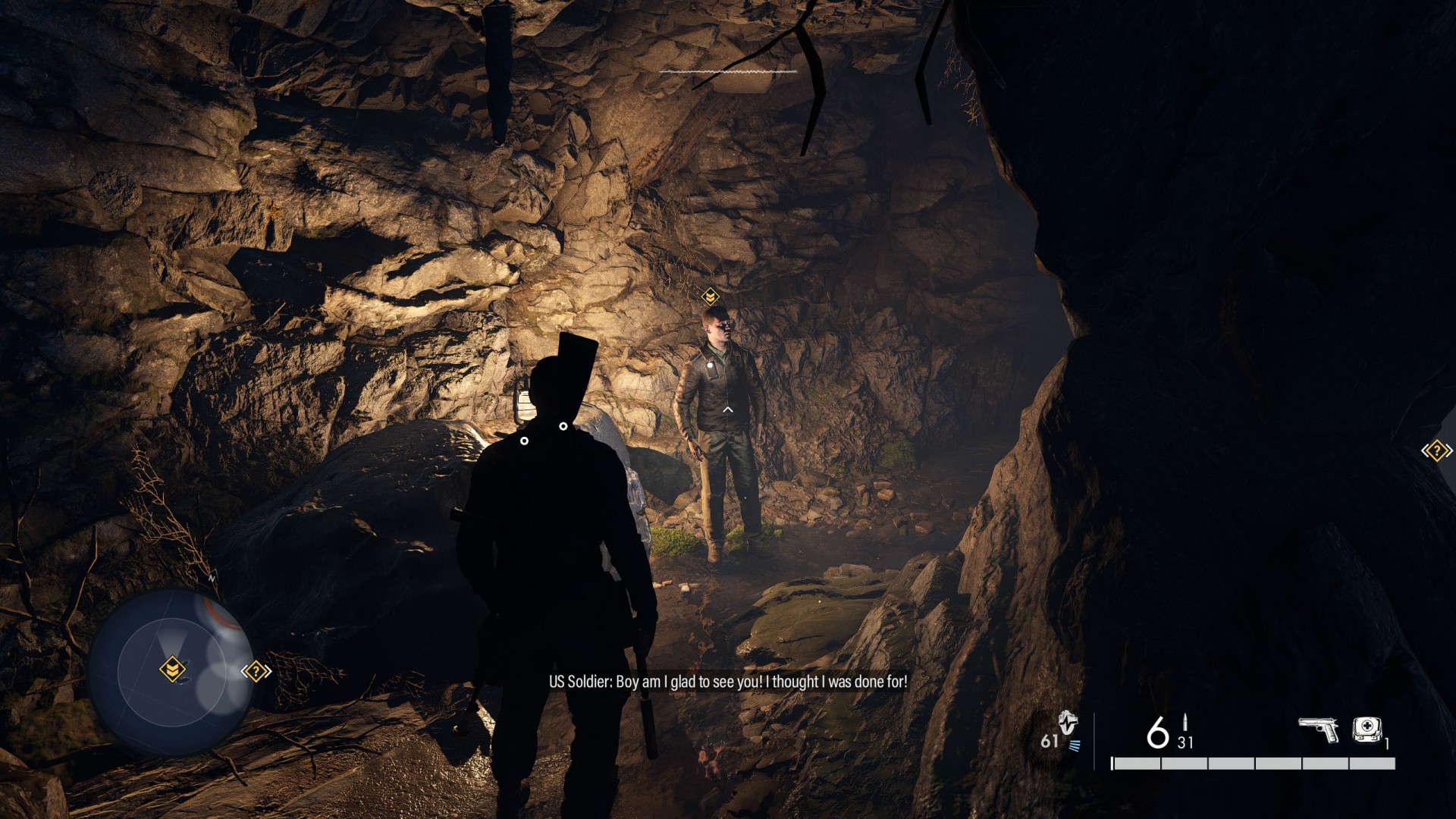1456x819 pixels.
Task: Select the pistol weapon icon
Action: (x=1318, y=730)
